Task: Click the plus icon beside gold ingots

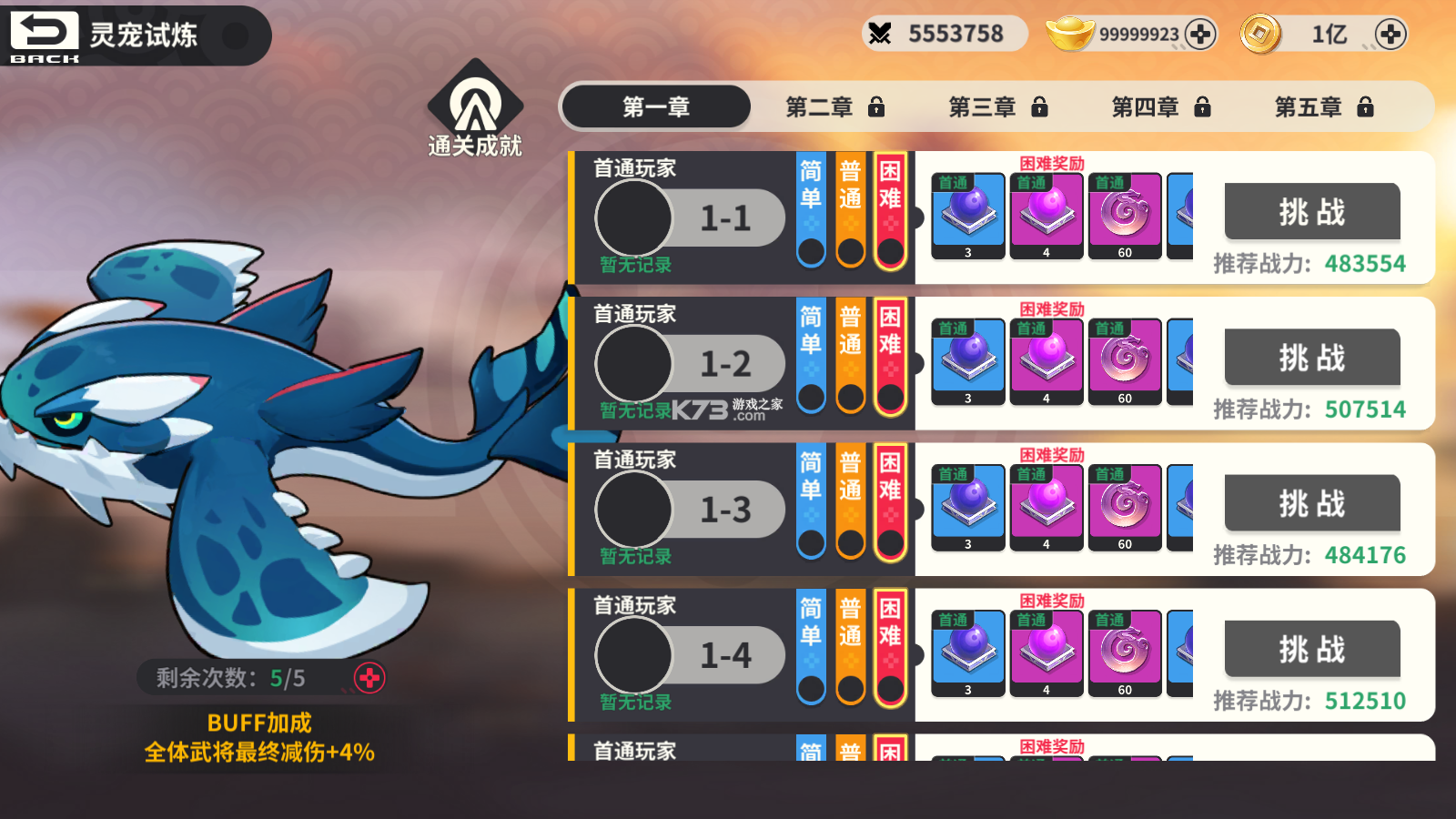Action: click(1201, 34)
